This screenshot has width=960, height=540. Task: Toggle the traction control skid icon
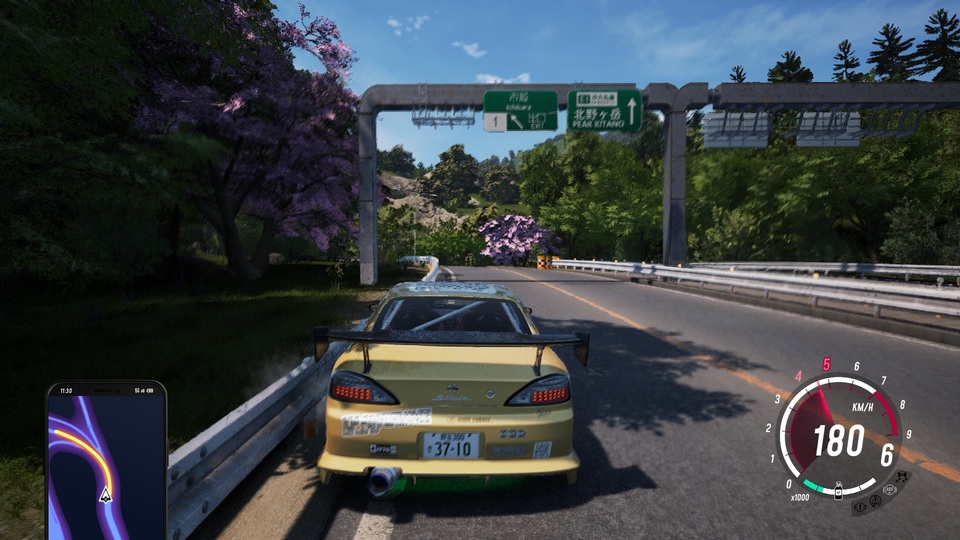(903, 476)
